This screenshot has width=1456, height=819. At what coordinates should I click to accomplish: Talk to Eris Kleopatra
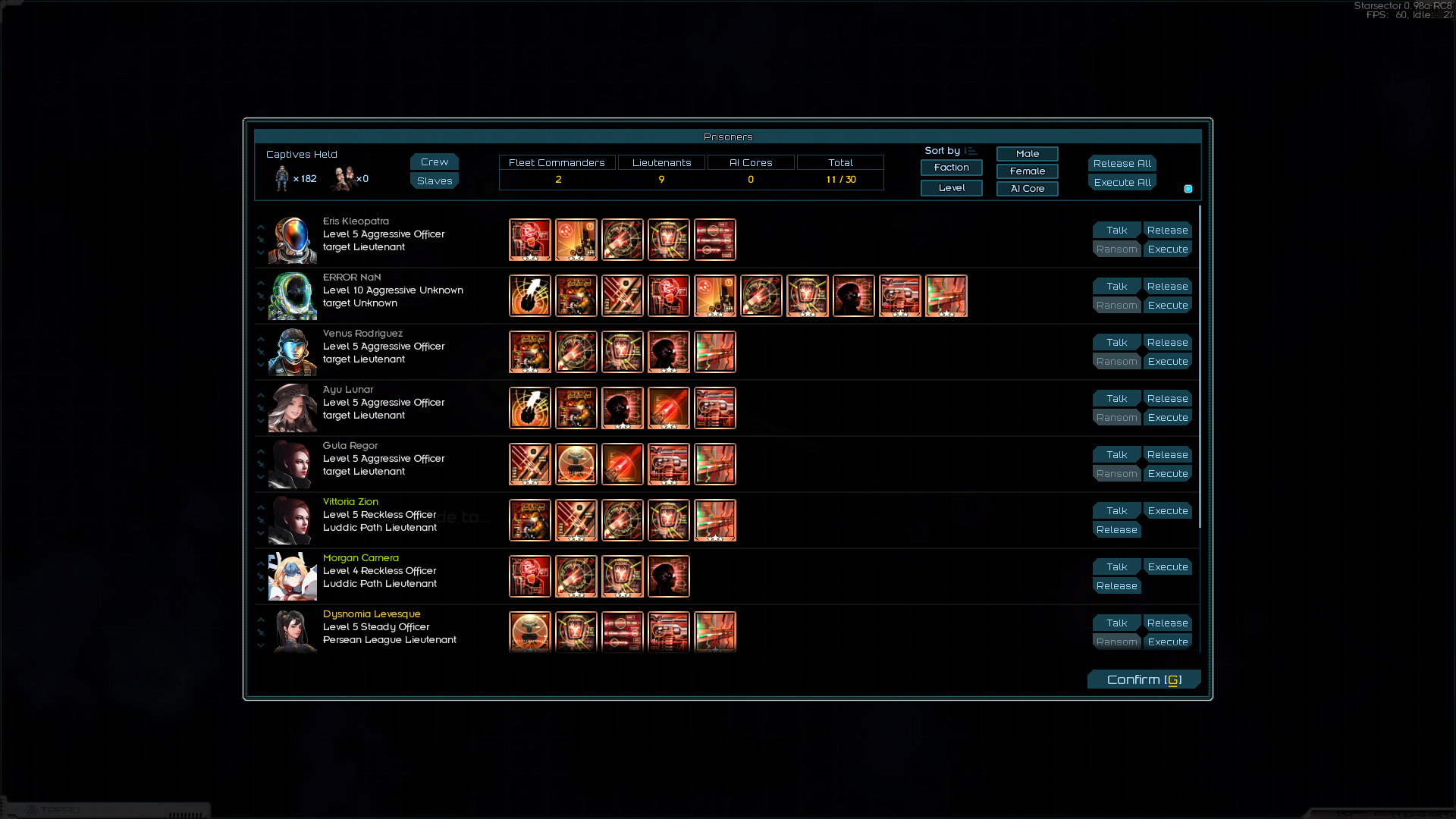click(x=1116, y=231)
